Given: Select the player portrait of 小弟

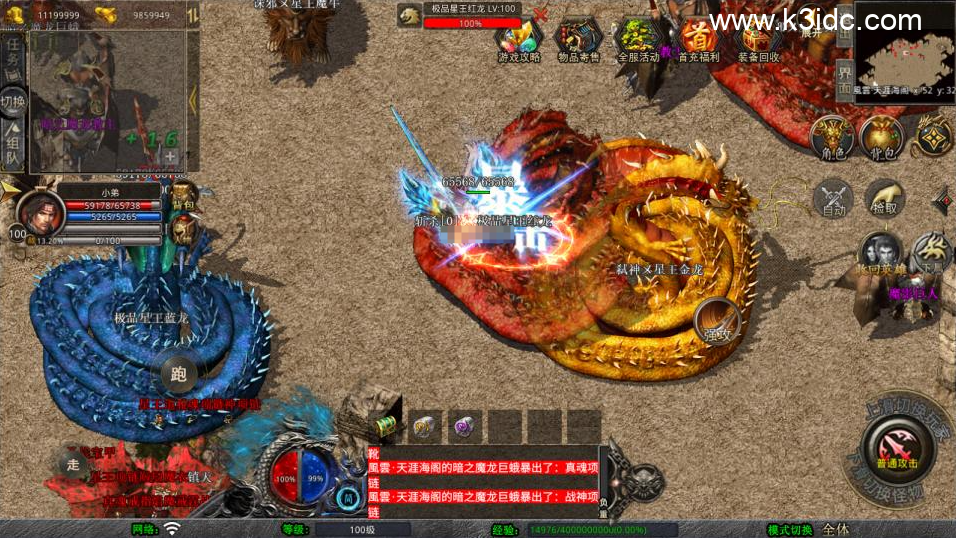Looking at the screenshot, I should coord(37,212).
